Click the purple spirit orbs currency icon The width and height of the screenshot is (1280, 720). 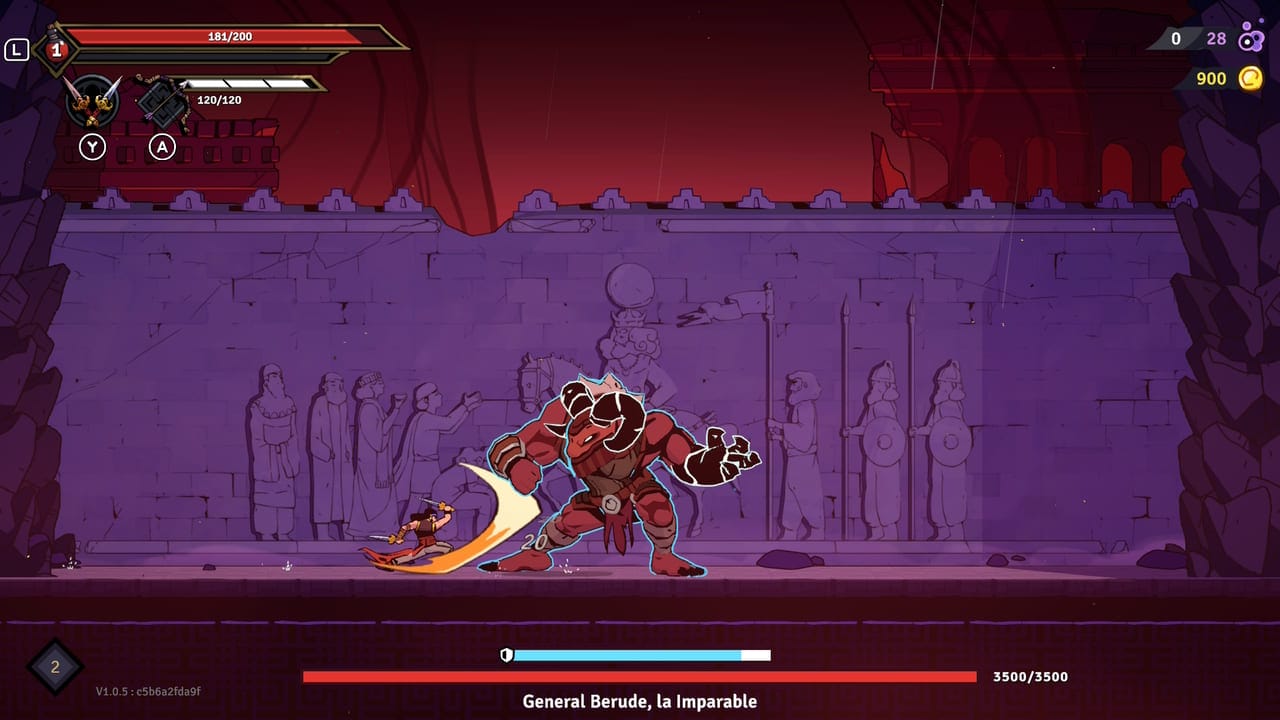tap(1250, 39)
